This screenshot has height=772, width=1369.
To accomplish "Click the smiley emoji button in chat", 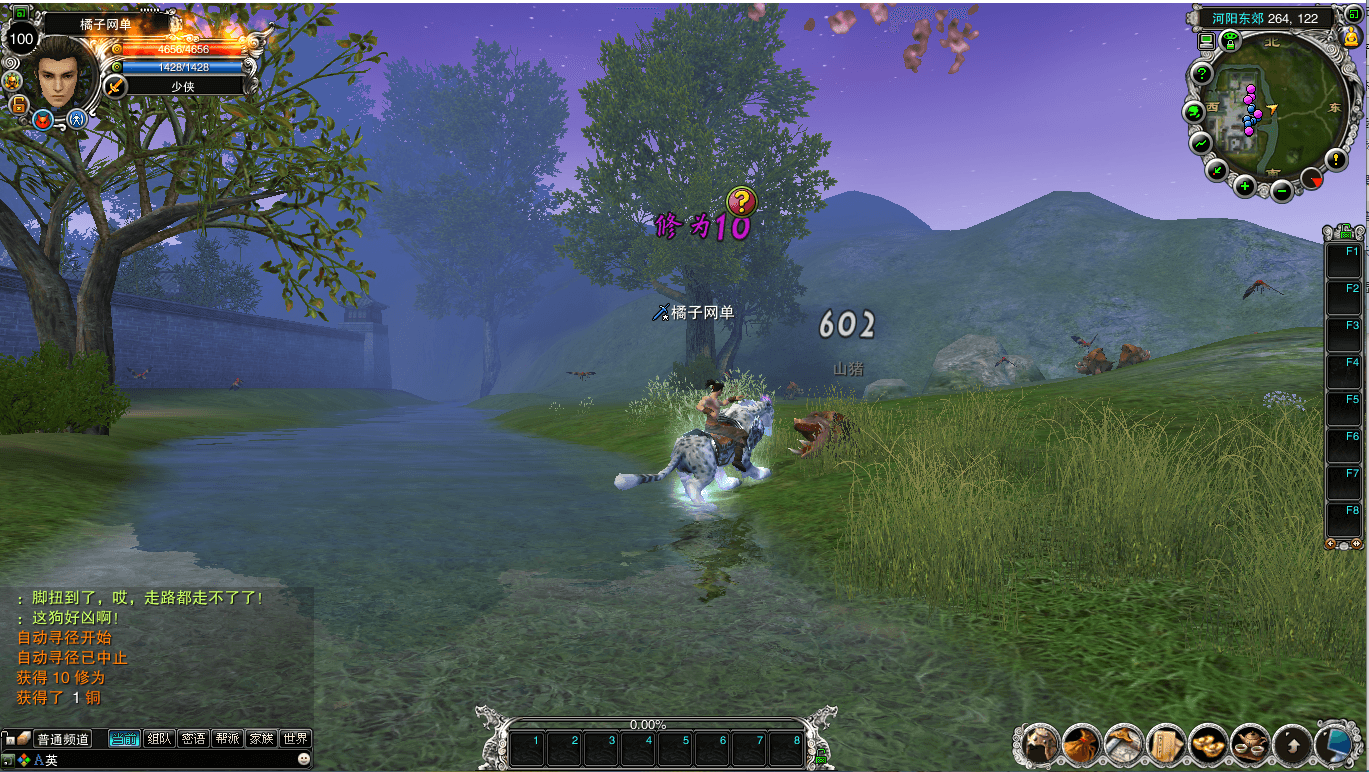I will 304,760.
